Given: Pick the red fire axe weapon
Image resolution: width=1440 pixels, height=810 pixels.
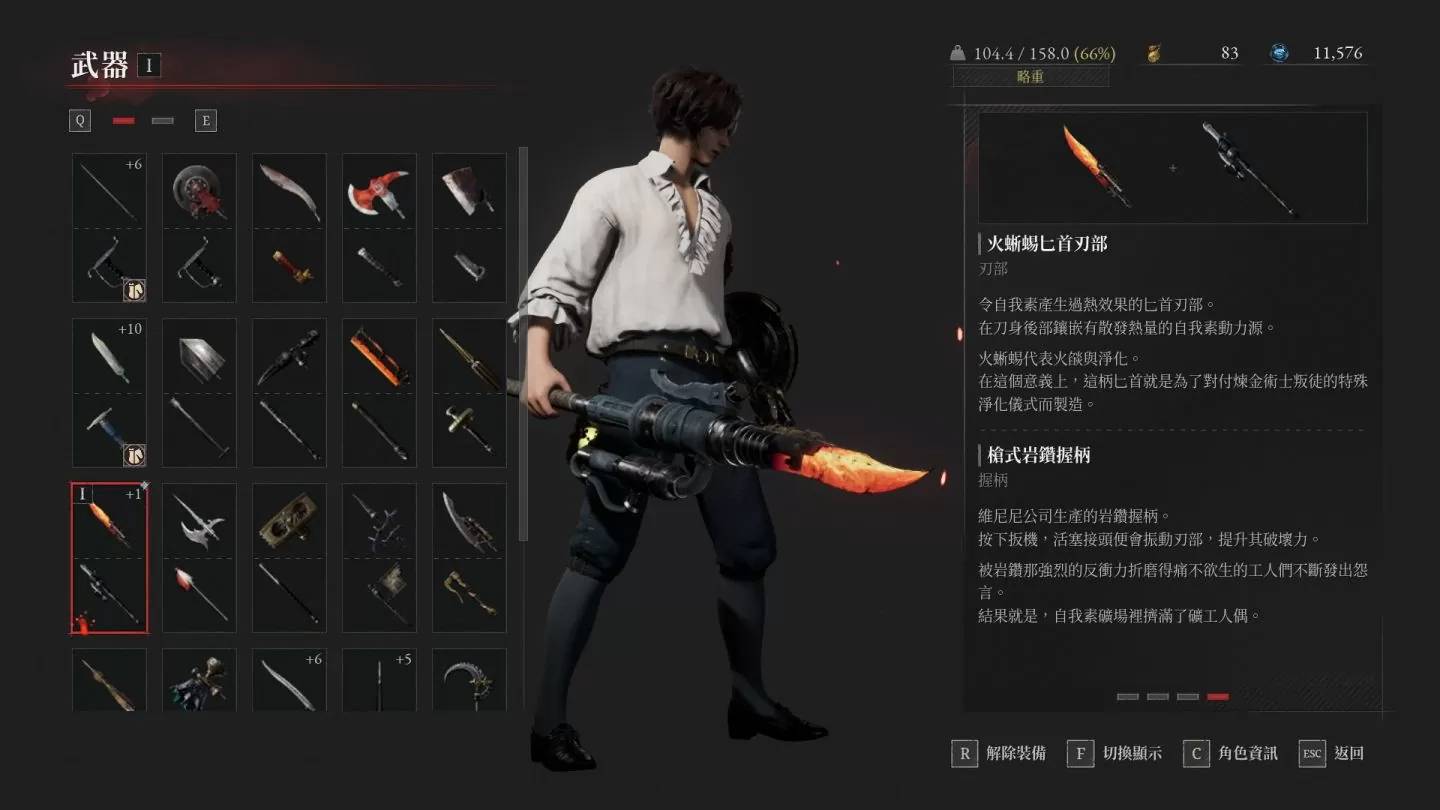Looking at the screenshot, I should point(379,227).
